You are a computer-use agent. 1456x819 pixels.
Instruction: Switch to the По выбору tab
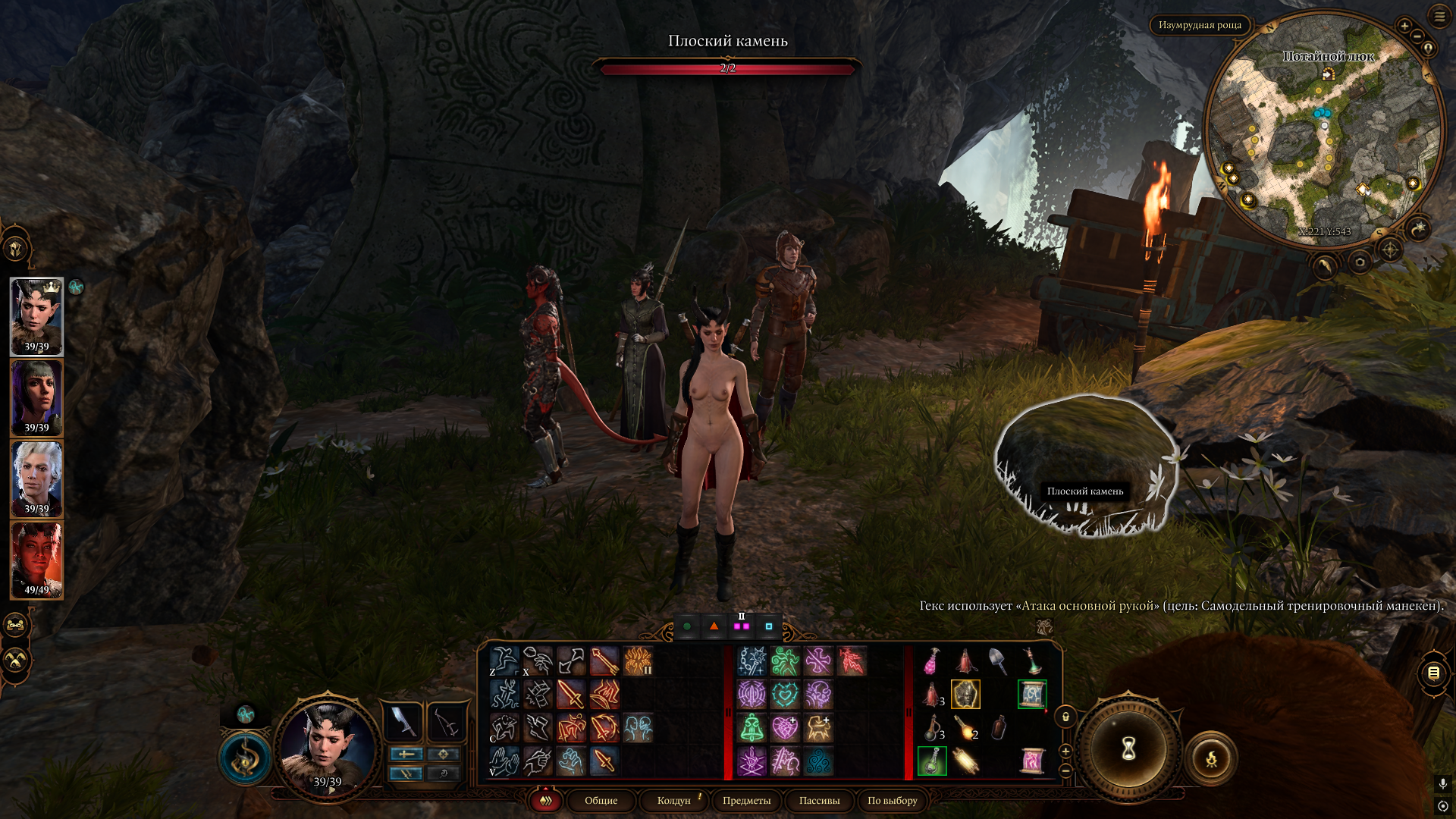pyautogui.click(x=892, y=801)
